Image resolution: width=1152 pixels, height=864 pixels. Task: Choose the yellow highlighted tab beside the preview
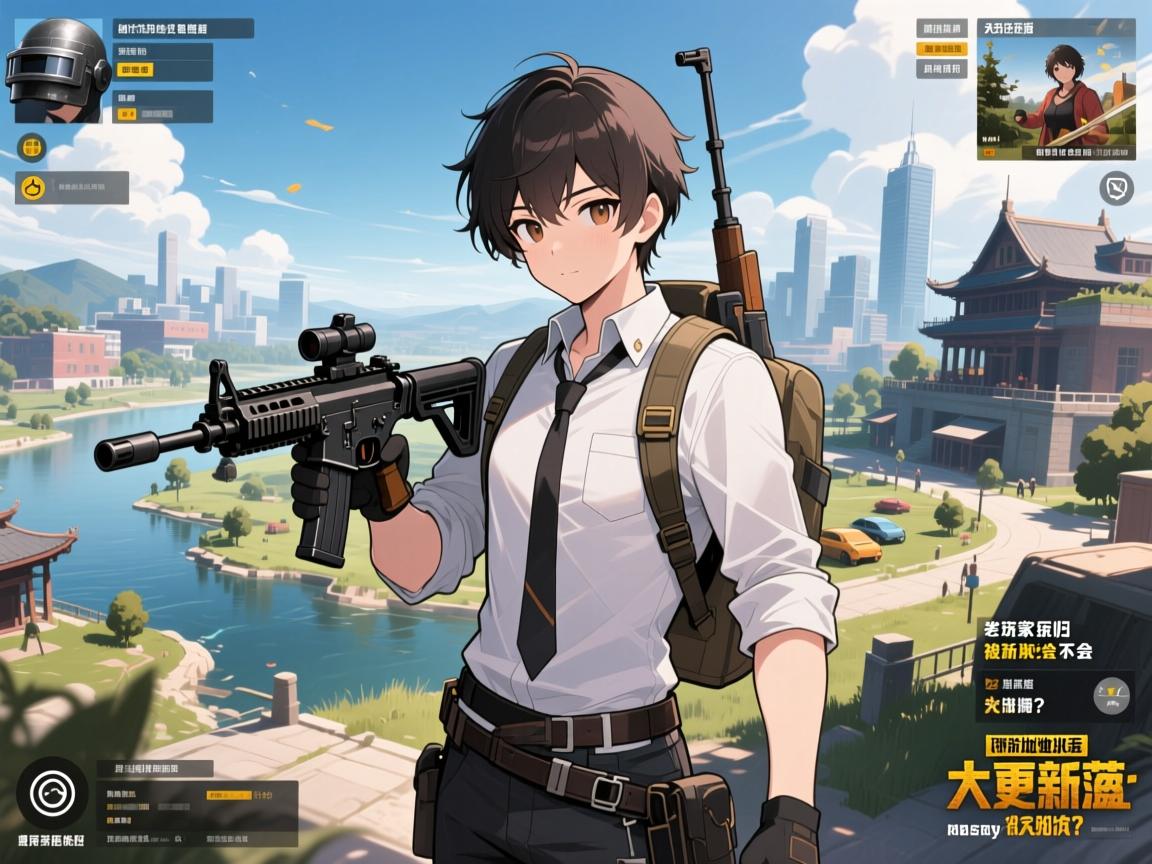(x=943, y=48)
